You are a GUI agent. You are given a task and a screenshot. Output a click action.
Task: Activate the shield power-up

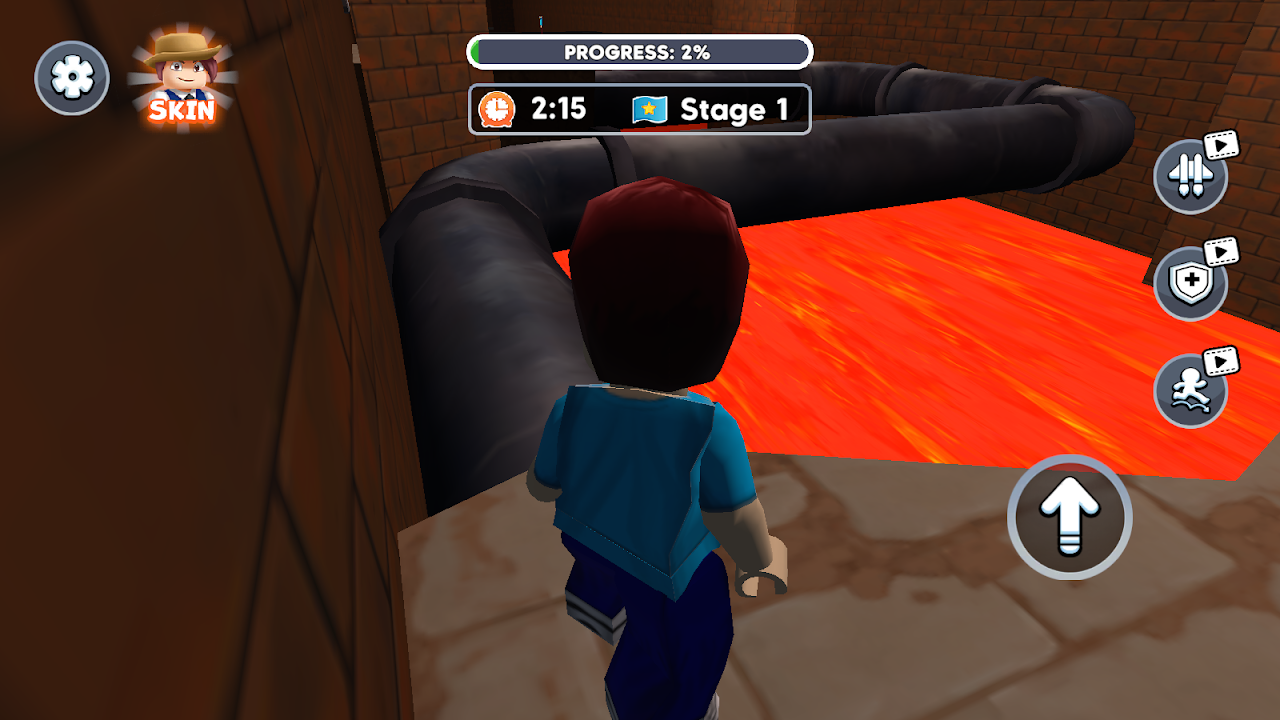click(x=1190, y=283)
